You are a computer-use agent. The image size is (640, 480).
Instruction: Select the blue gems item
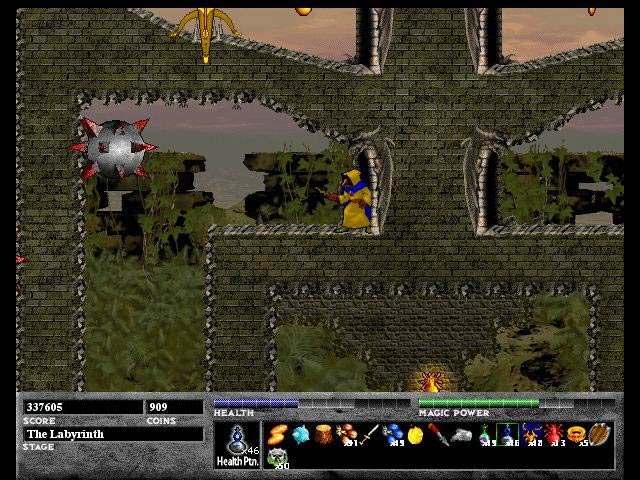393,434
